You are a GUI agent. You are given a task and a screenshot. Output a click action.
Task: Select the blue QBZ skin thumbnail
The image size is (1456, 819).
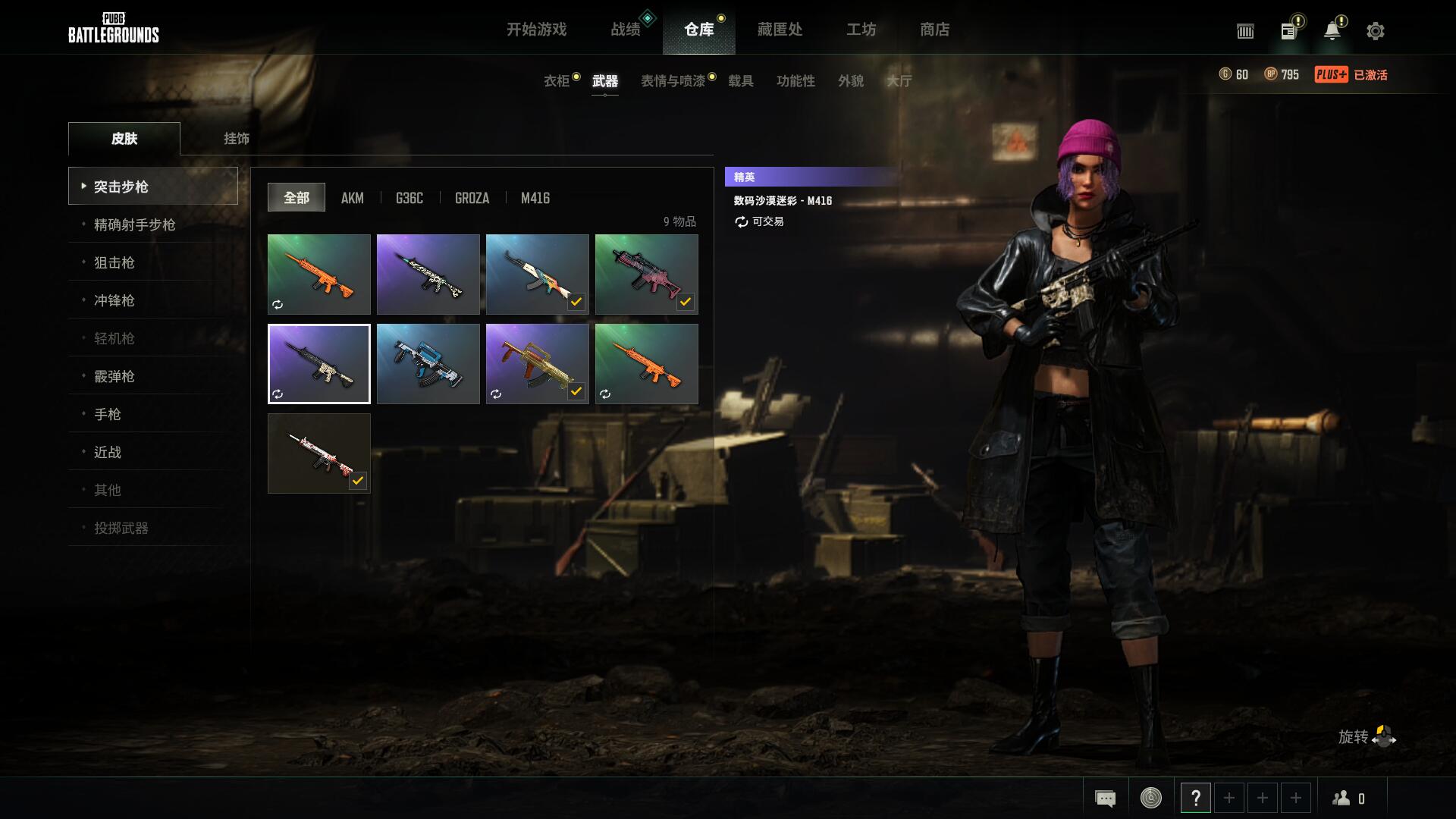tap(428, 364)
